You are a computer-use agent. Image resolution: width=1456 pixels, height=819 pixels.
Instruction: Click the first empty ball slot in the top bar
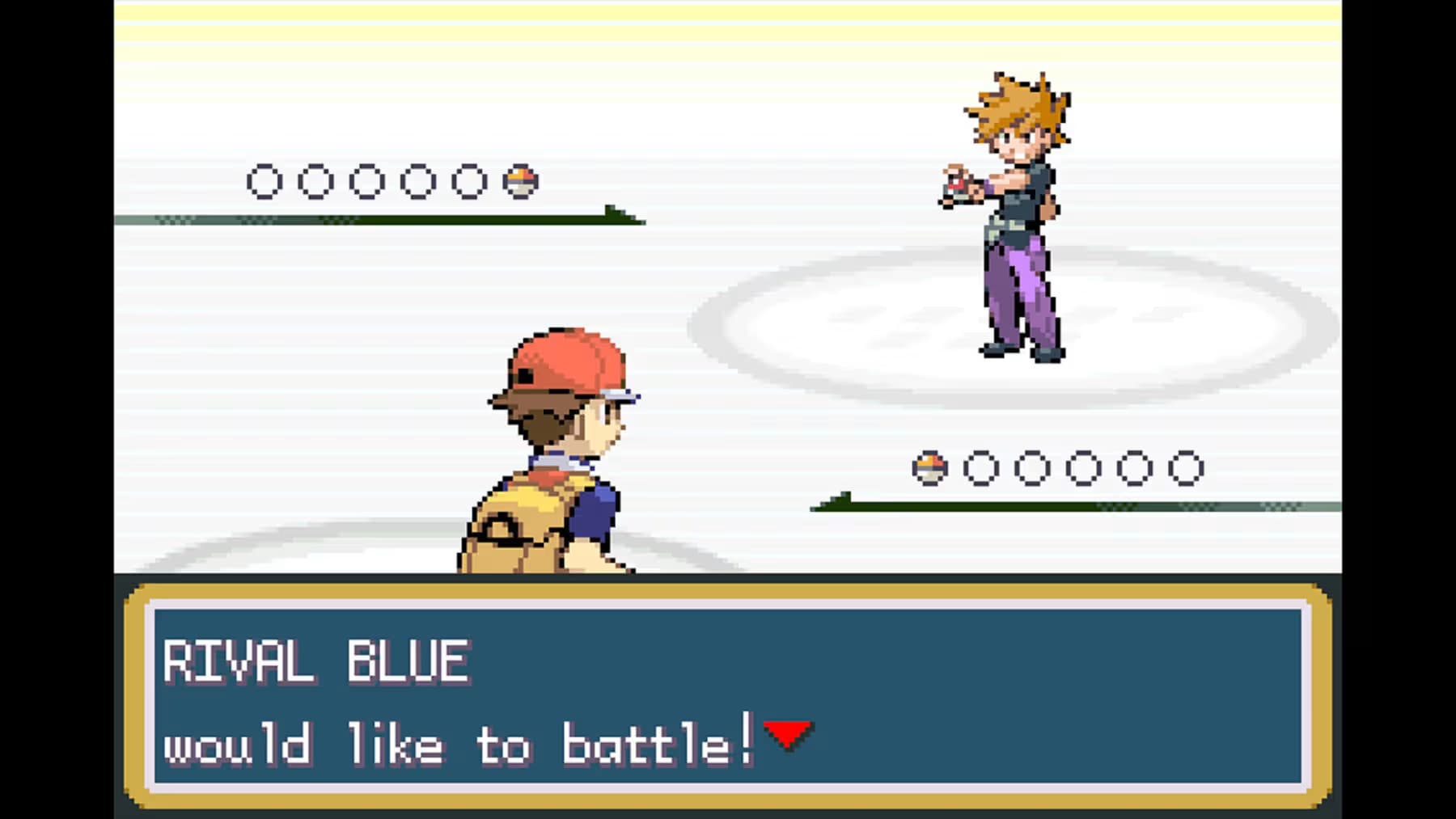tap(263, 179)
